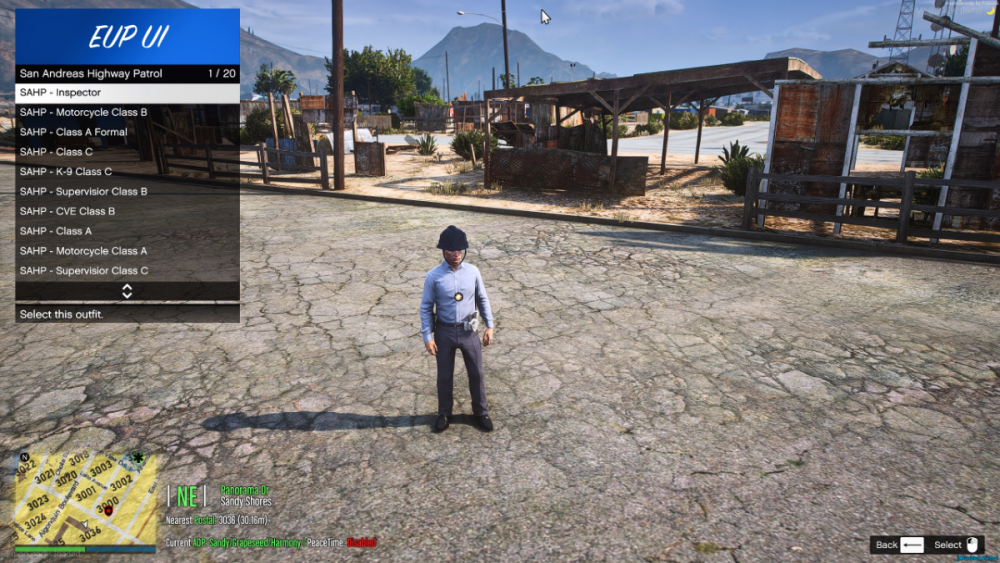Viewport: 1000px width, 563px height.
Task: Choose the SAHP - Class A outfit
Action: [x=127, y=231]
